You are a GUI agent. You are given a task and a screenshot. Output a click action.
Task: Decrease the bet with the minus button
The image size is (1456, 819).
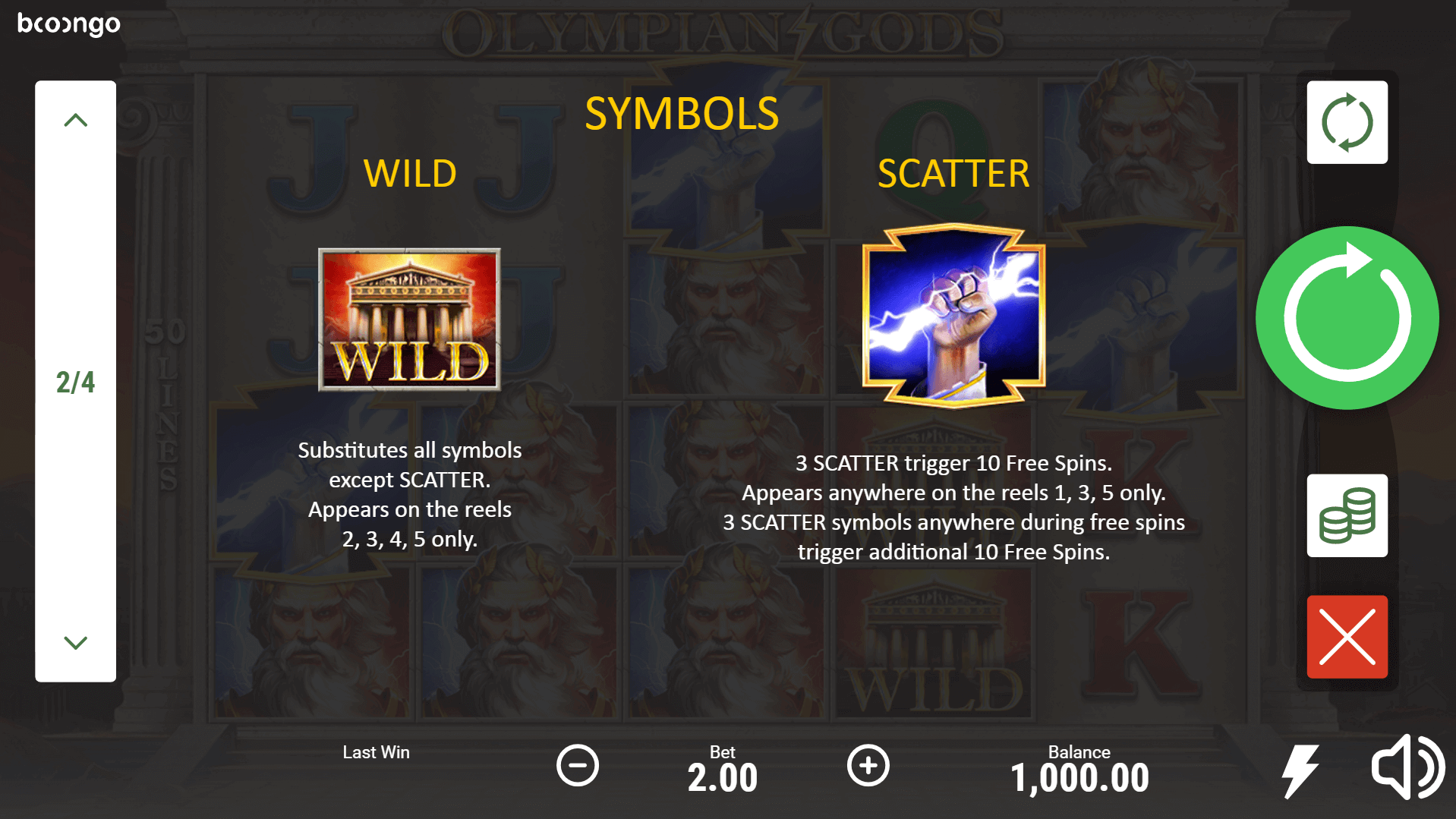click(578, 765)
